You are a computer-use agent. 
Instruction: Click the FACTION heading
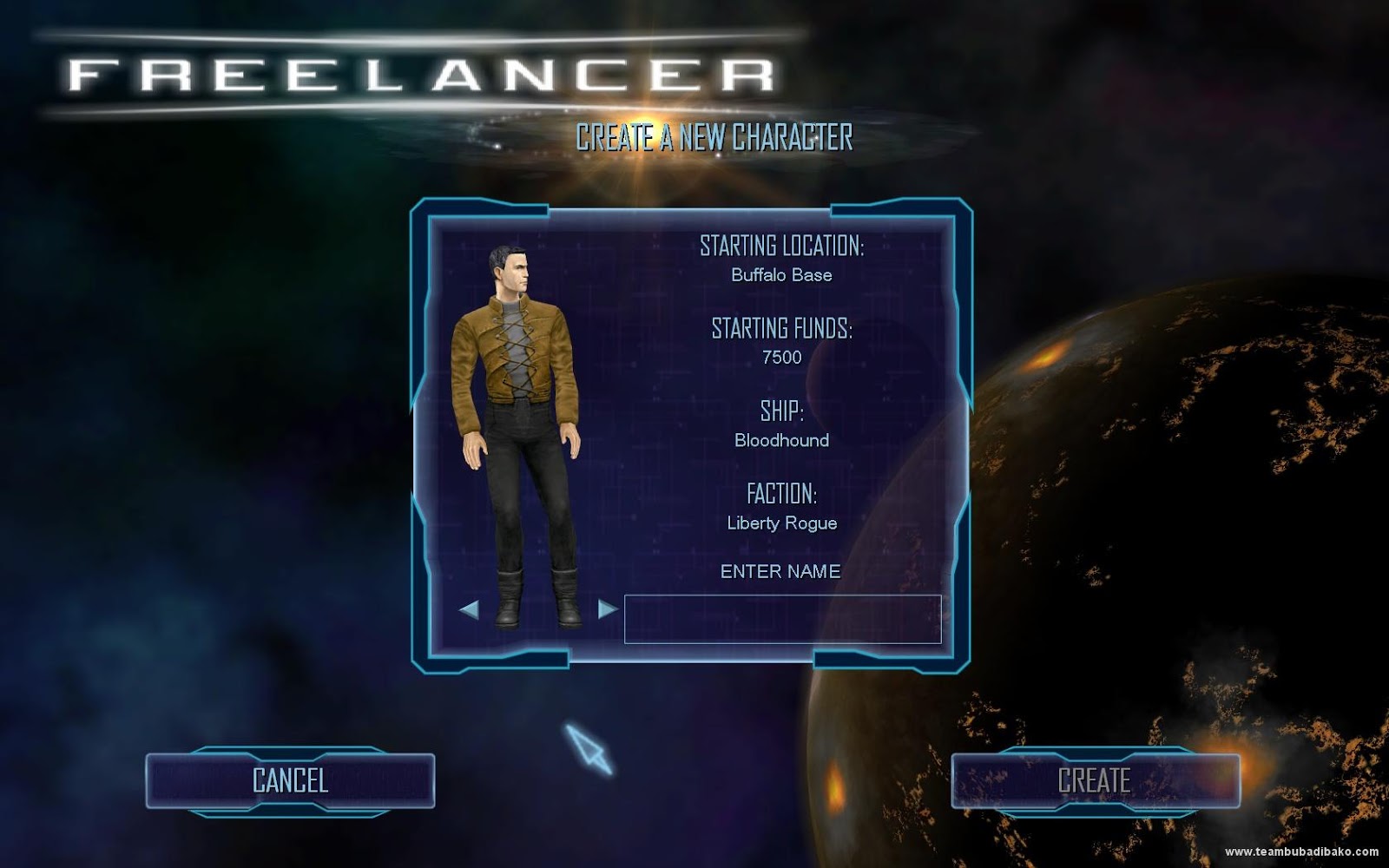[782, 495]
